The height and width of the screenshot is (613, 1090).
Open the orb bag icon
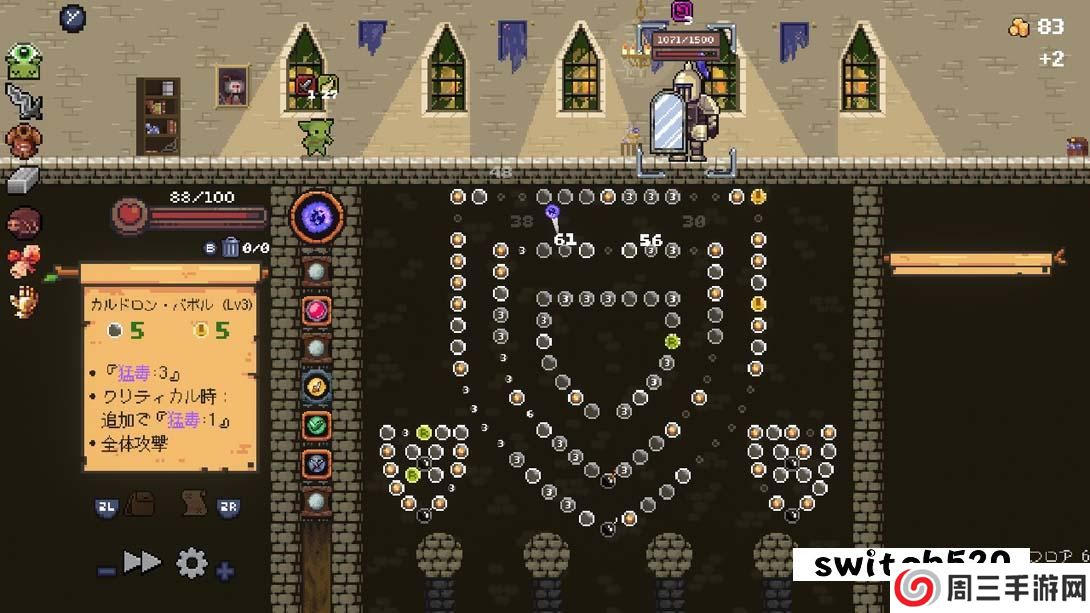coord(138,506)
